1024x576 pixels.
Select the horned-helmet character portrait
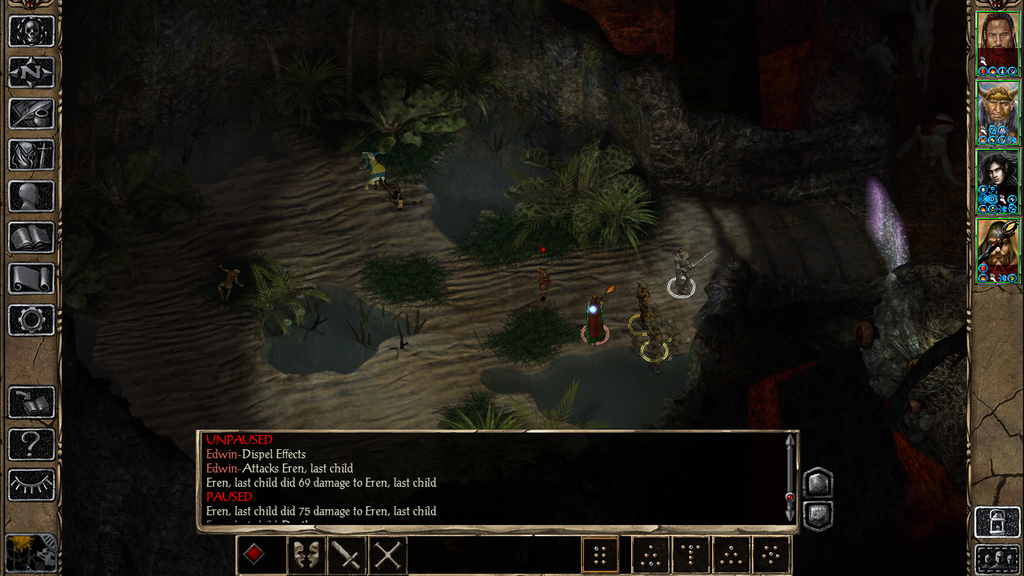(x=997, y=250)
